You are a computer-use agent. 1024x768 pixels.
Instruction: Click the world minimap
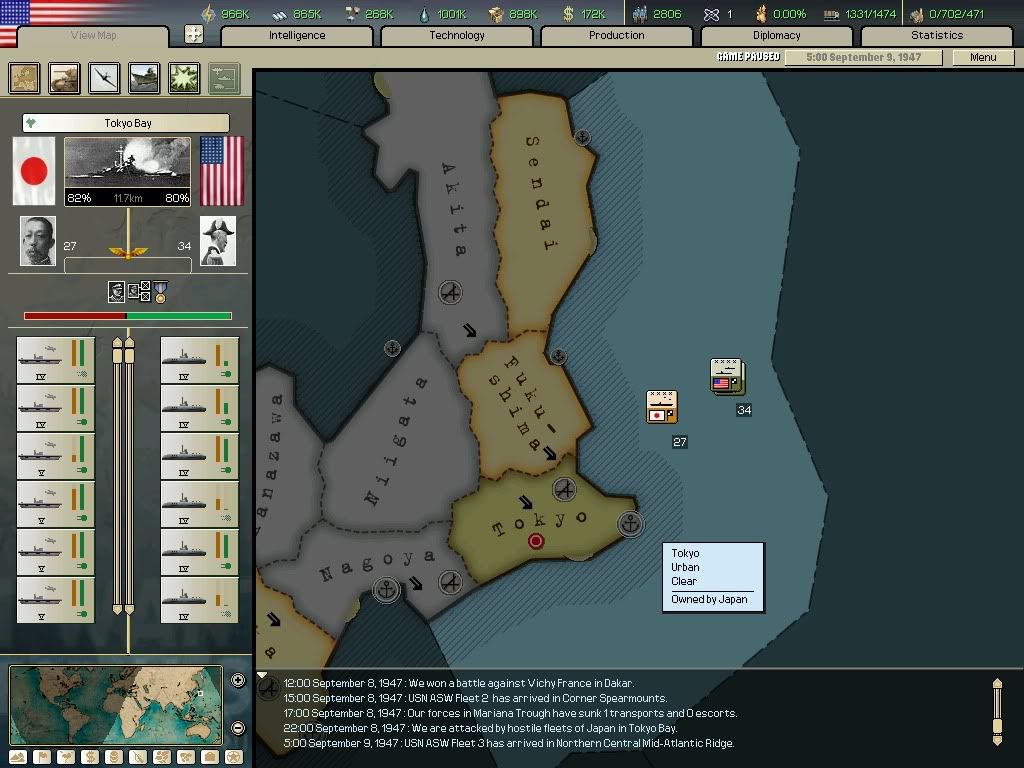pyautogui.click(x=115, y=705)
